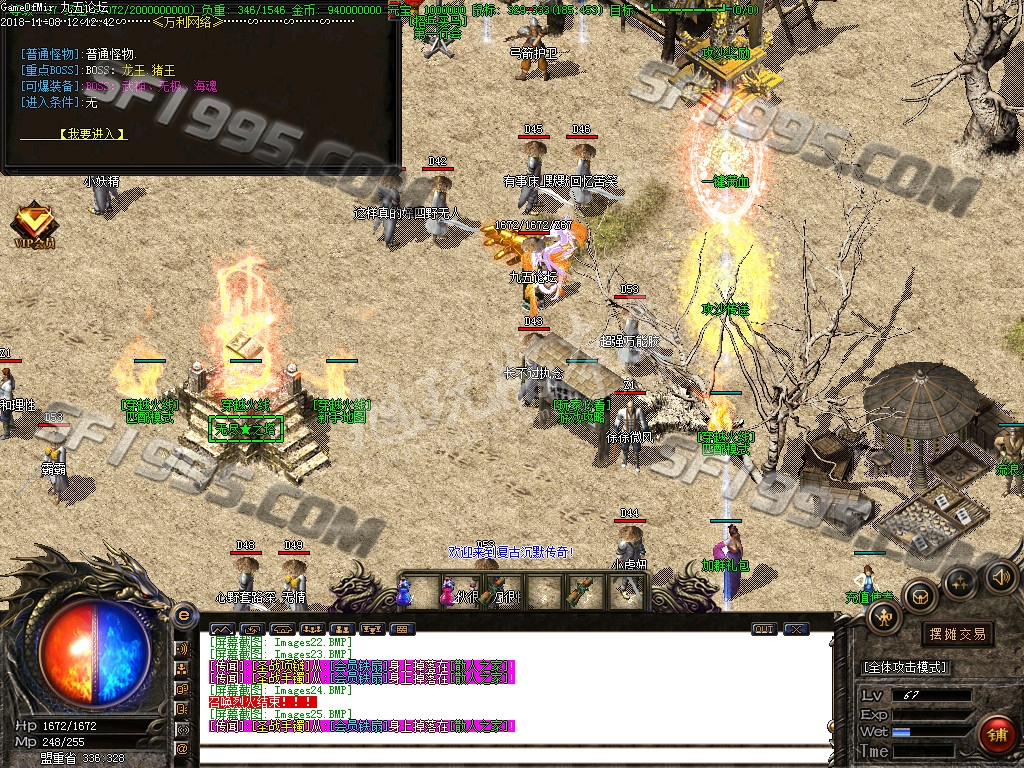The width and height of the screenshot is (1024, 768).
Task: Click the red 铺 shop button
Action: pos(996,734)
